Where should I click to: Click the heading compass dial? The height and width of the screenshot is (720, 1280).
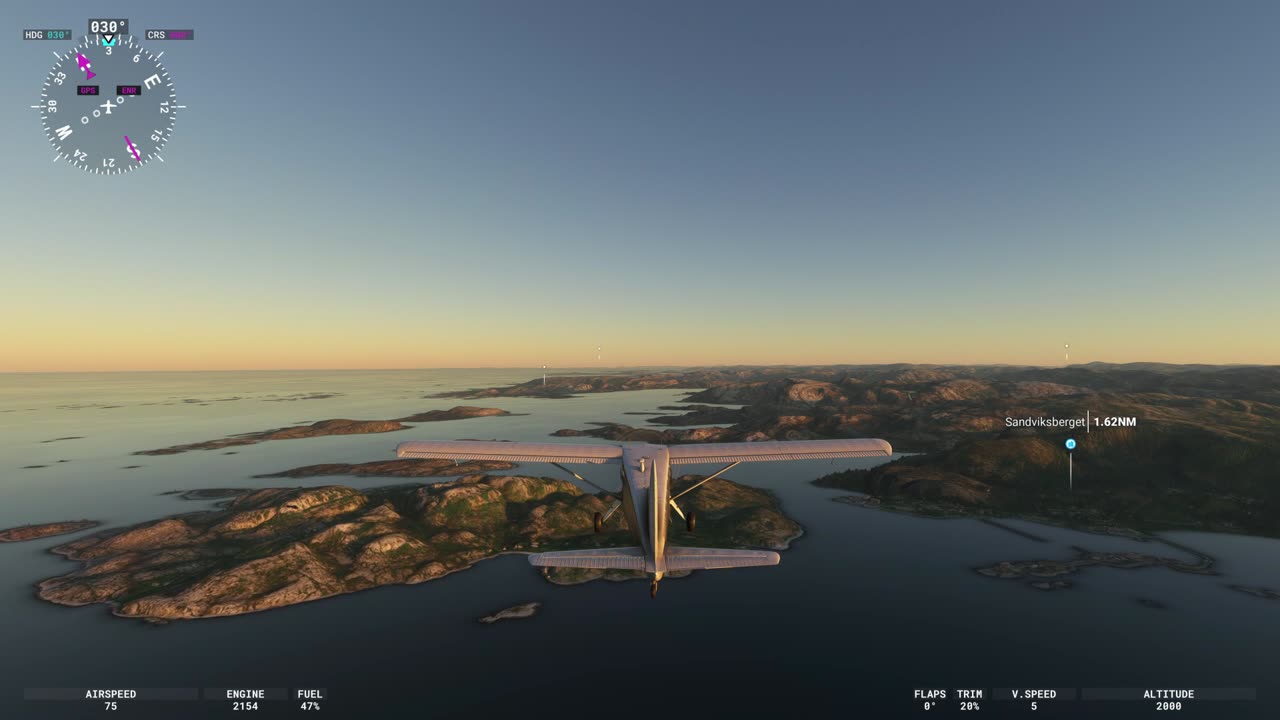(108, 106)
